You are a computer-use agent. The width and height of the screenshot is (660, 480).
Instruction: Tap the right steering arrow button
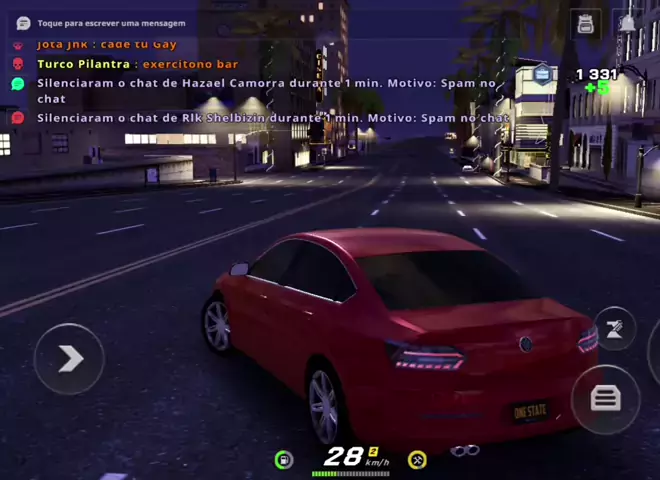[69, 358]
